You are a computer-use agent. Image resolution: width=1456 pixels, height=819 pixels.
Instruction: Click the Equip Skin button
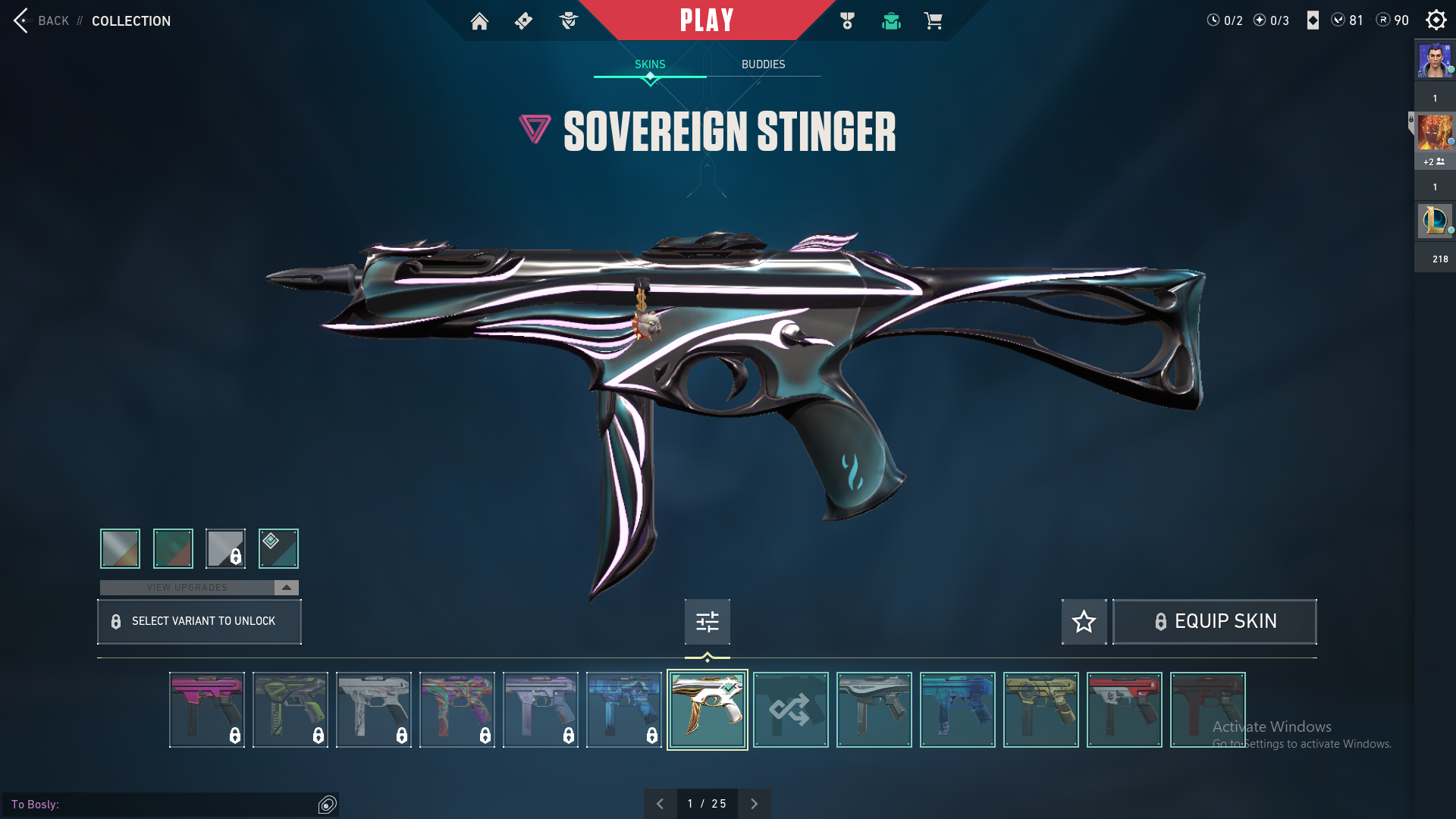1214,622
